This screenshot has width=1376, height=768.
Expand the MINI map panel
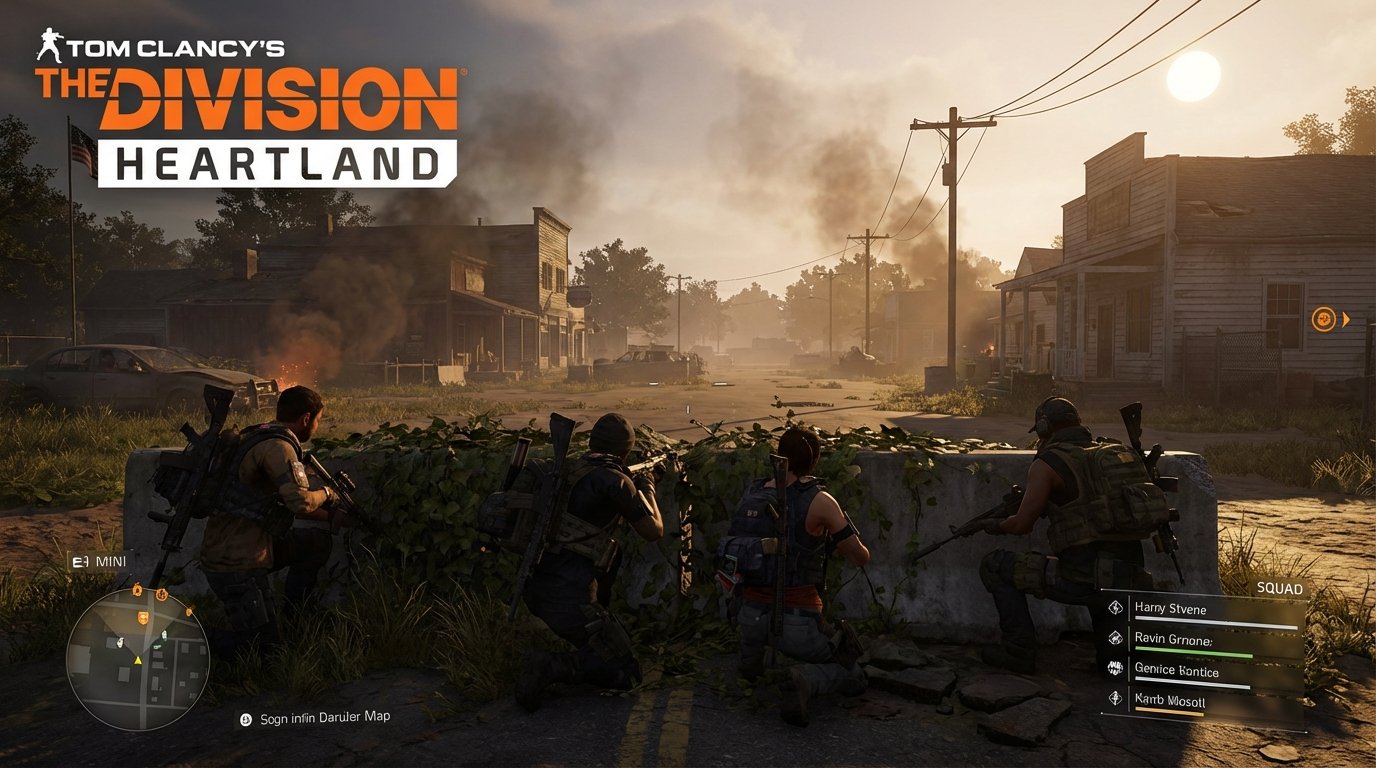pos(95,561)
